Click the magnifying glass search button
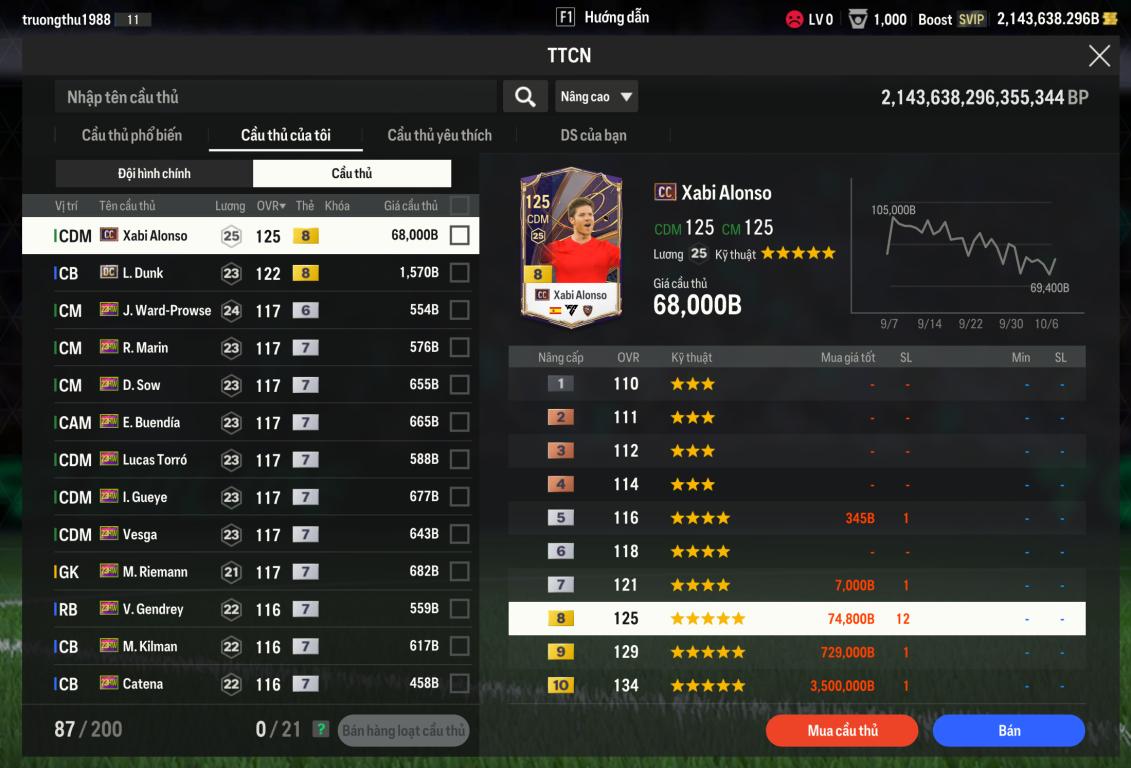The height and width of the screenshot is (768, 1131). [525, 97]
